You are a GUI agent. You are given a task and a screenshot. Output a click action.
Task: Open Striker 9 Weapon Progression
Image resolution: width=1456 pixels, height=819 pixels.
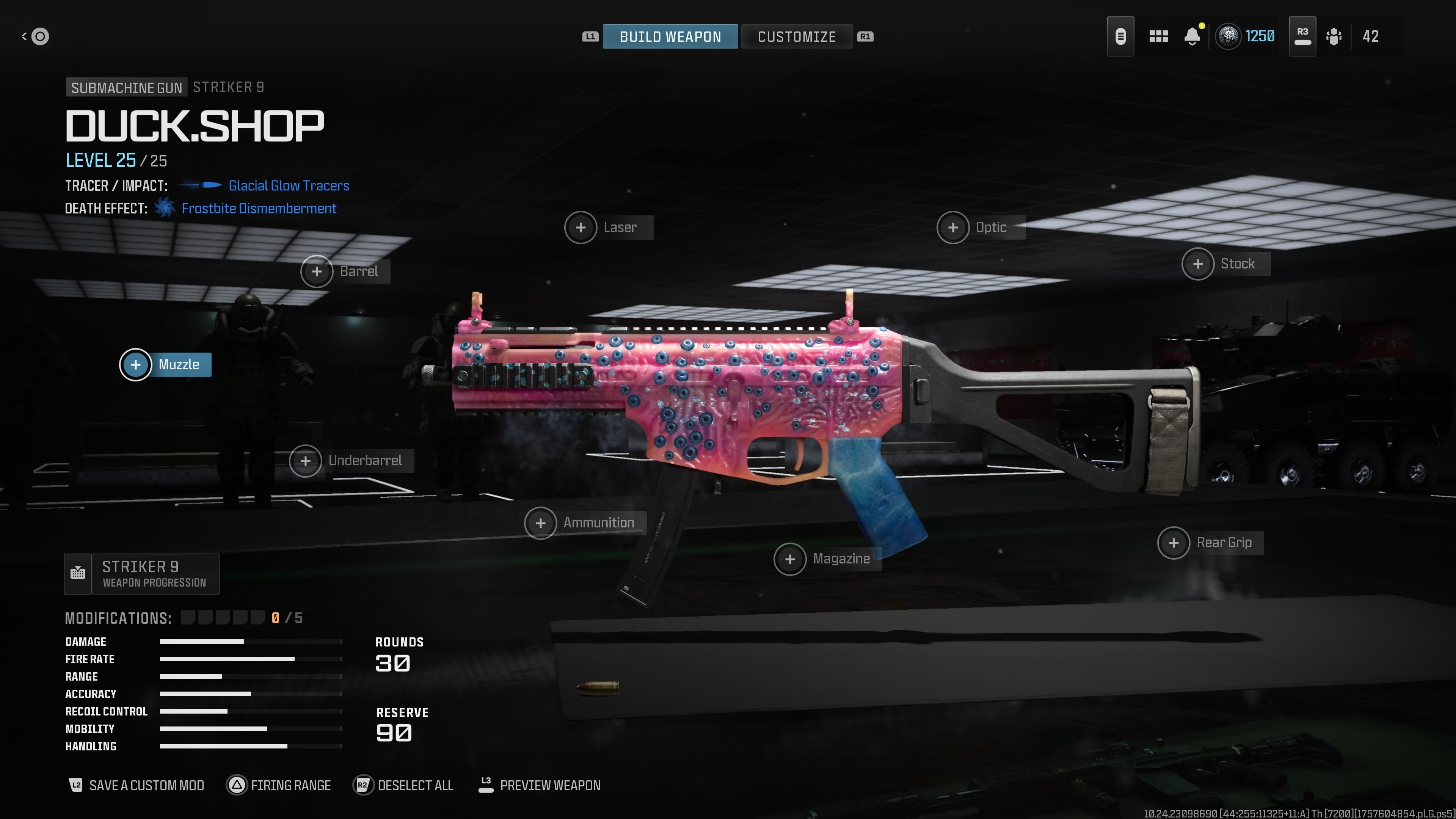pos(141,574)
